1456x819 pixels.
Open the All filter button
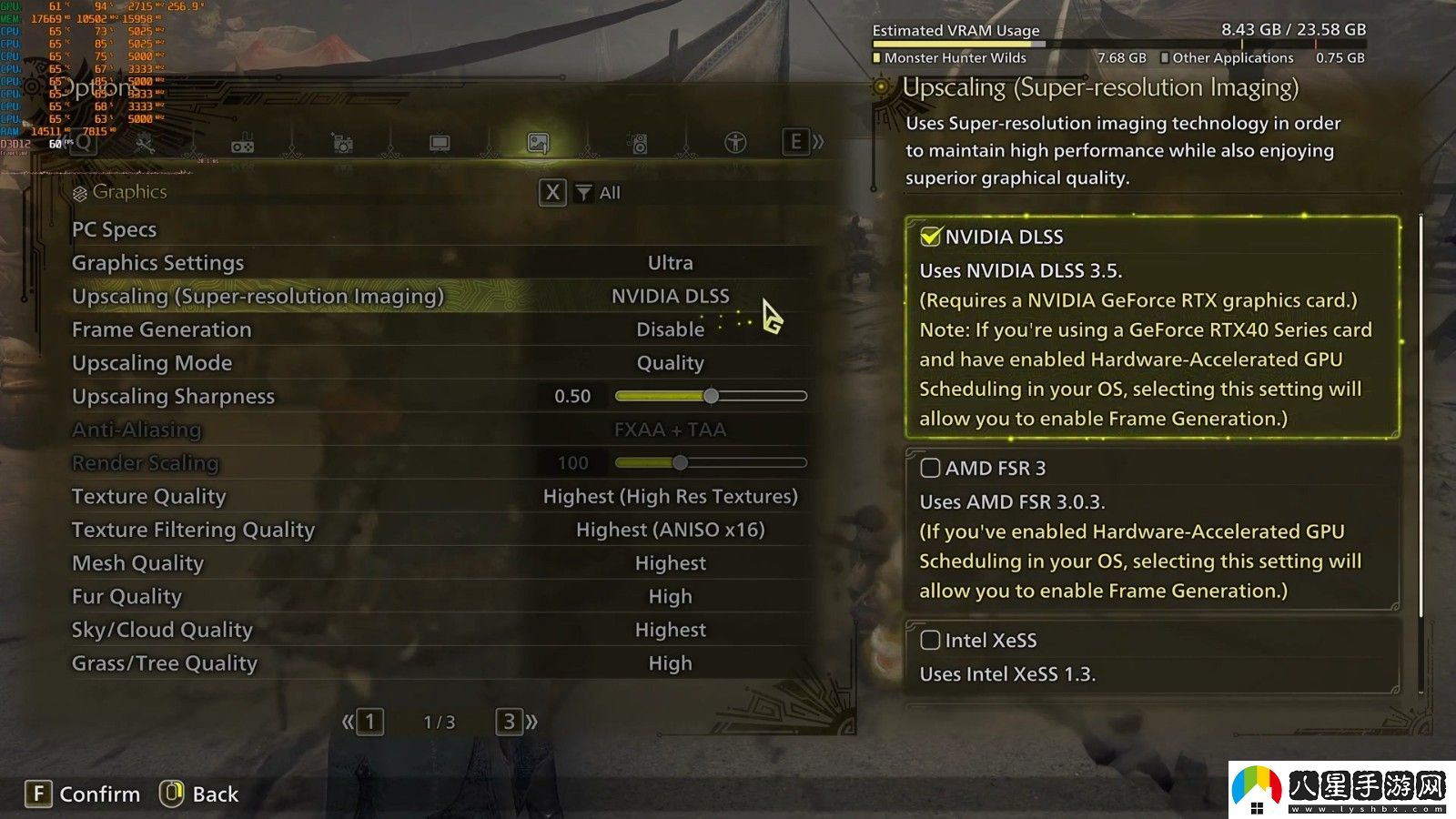(597, 193)
